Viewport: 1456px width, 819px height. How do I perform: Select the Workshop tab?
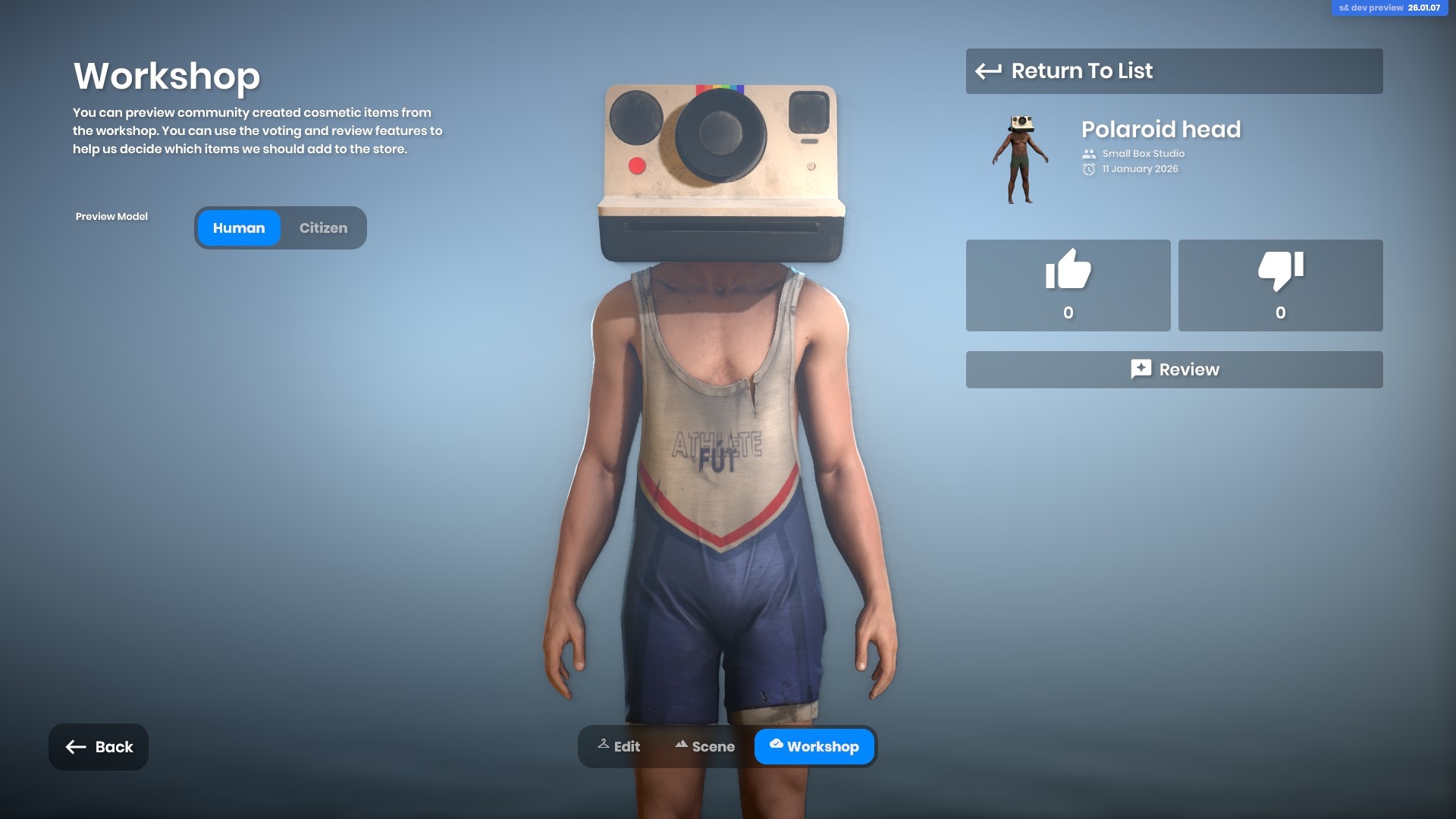814,747
